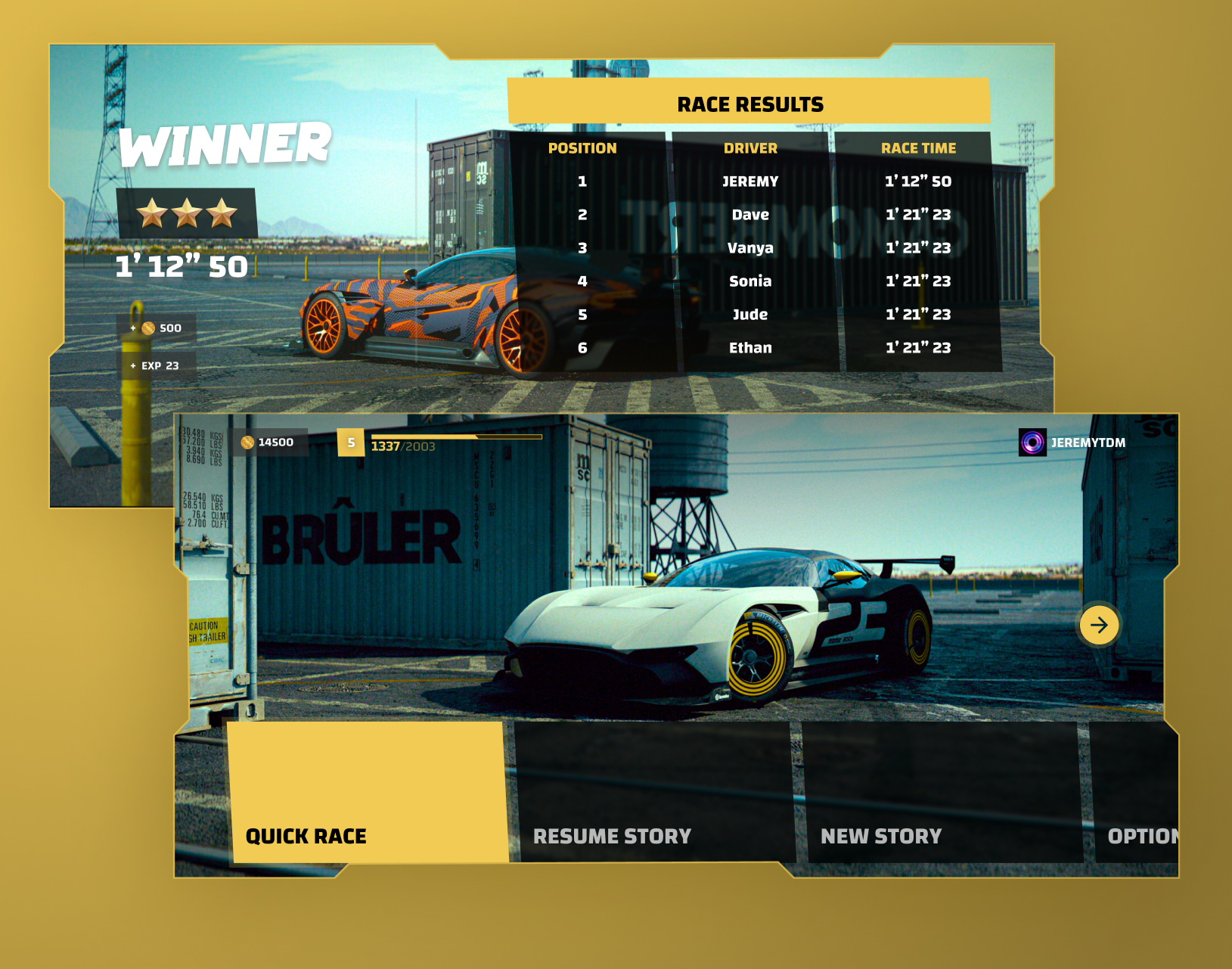Click the level 5 badge icon

[350, 442]
